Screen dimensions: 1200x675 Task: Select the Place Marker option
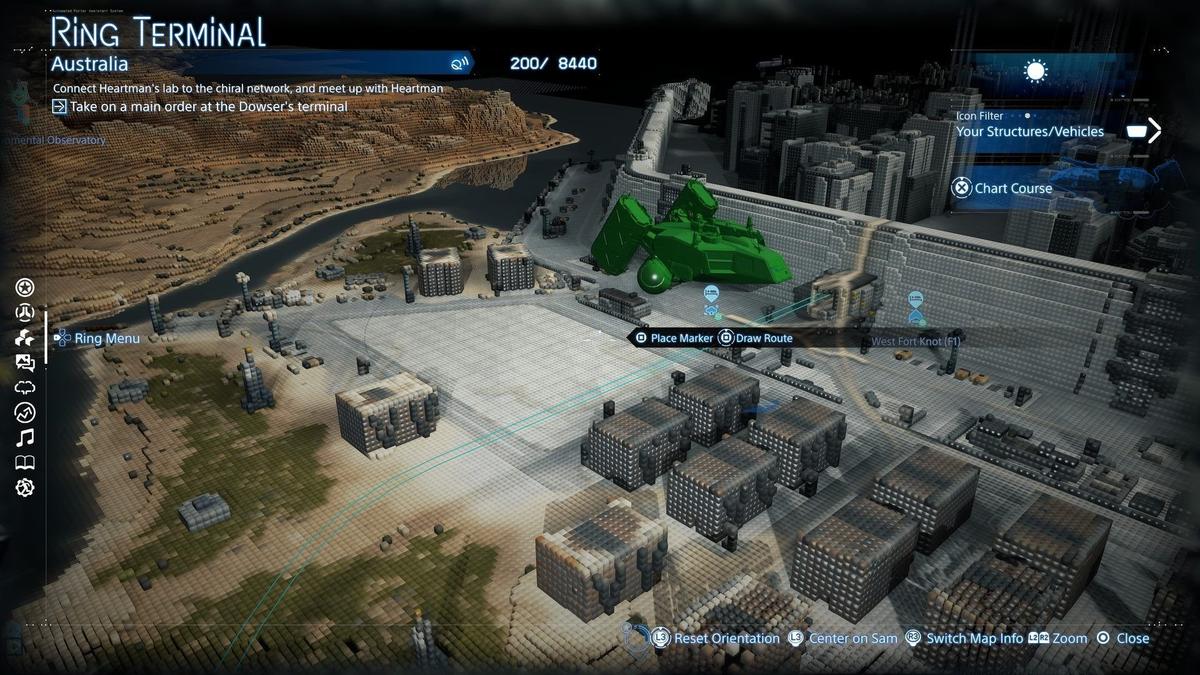click(674, 338)
